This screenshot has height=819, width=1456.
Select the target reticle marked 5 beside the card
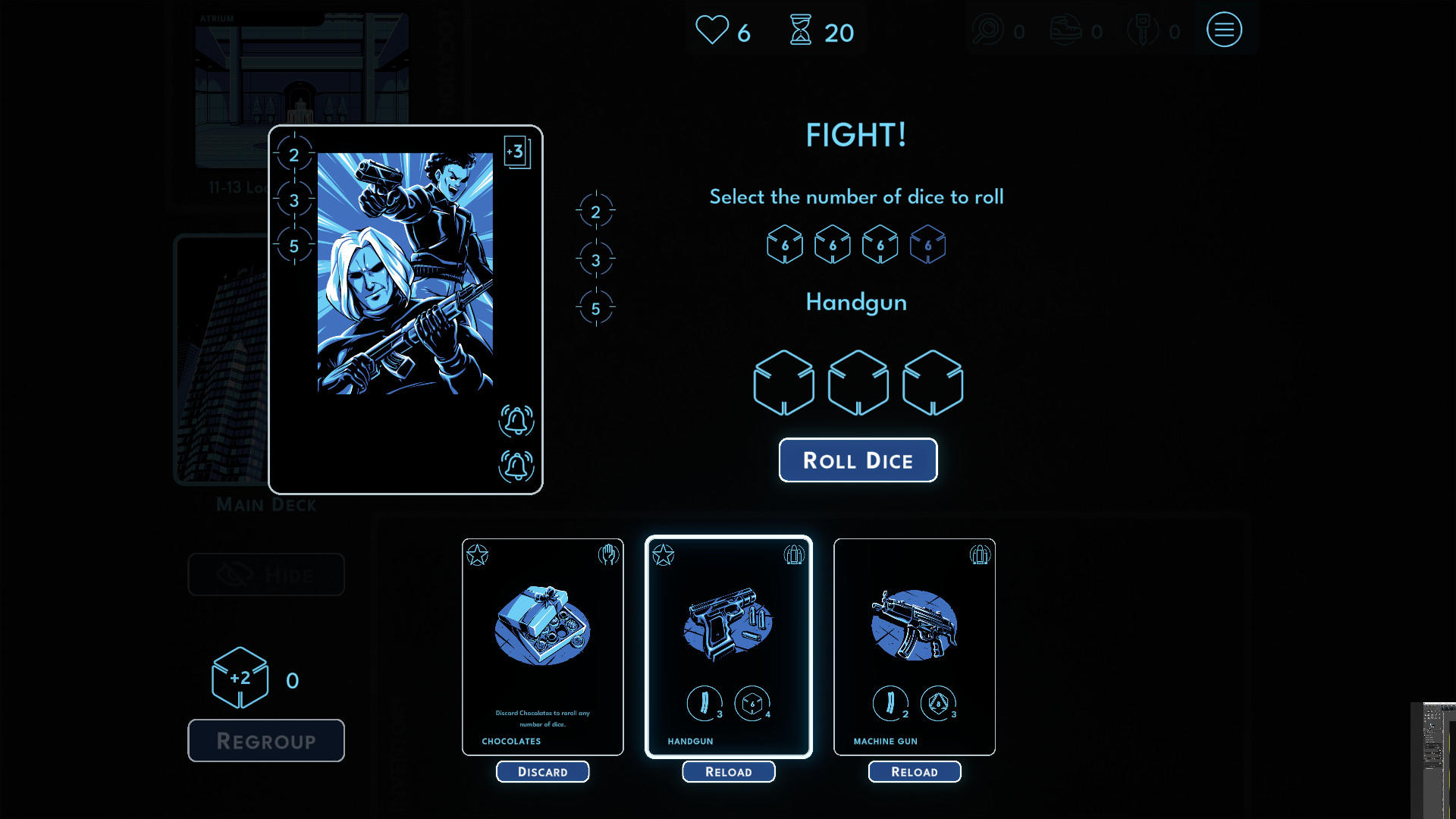tap(596, 307)
